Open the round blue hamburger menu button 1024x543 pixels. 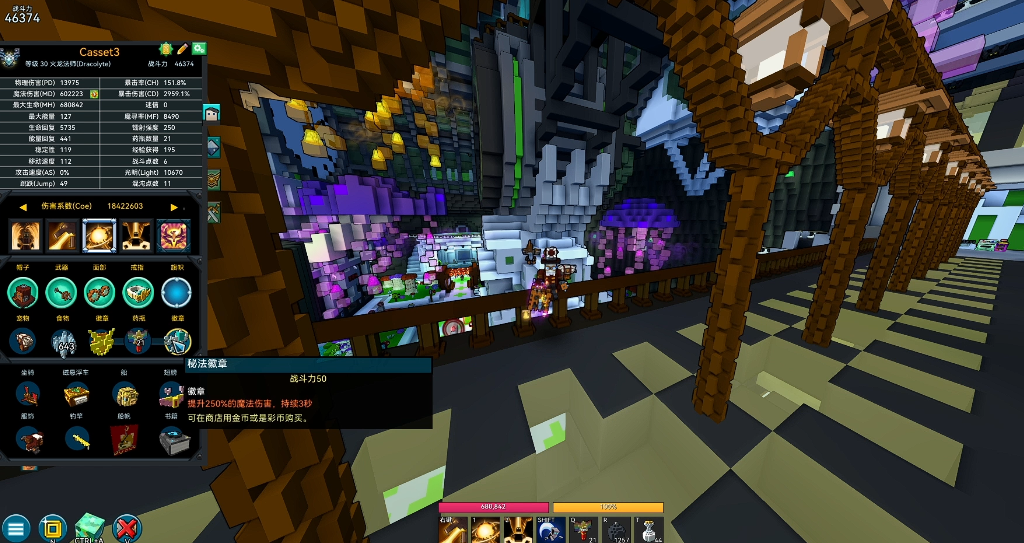pos(15,528)
